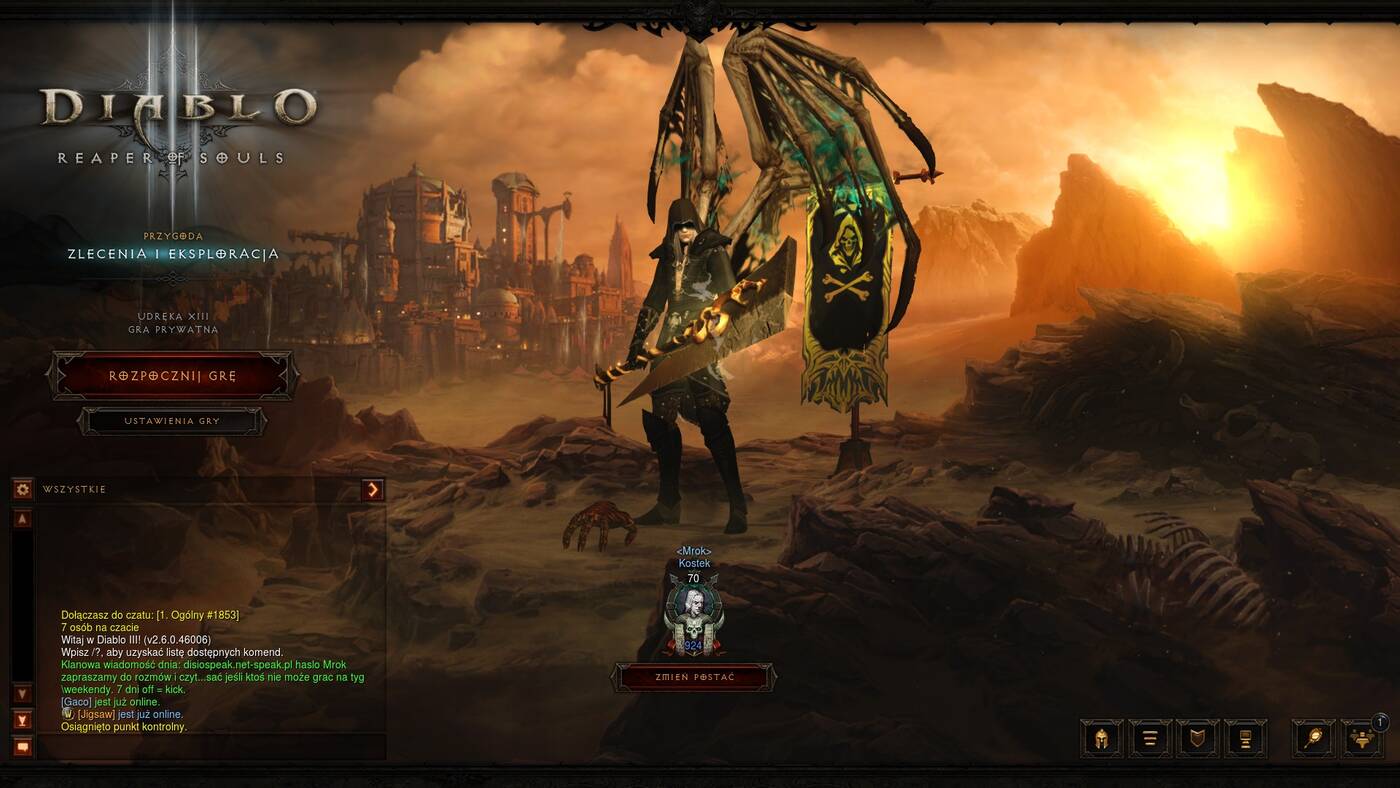
Task: Jump to newest chat message
Action: tap(22, 719)
